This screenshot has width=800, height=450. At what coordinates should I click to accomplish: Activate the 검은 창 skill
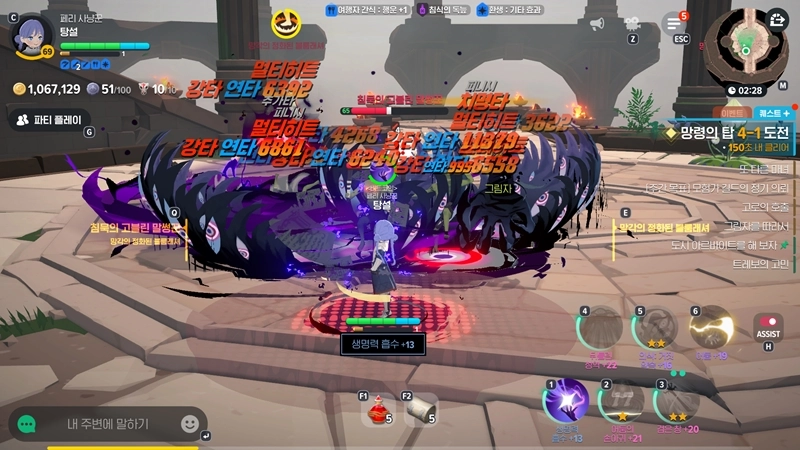click(x=675, y=404)
